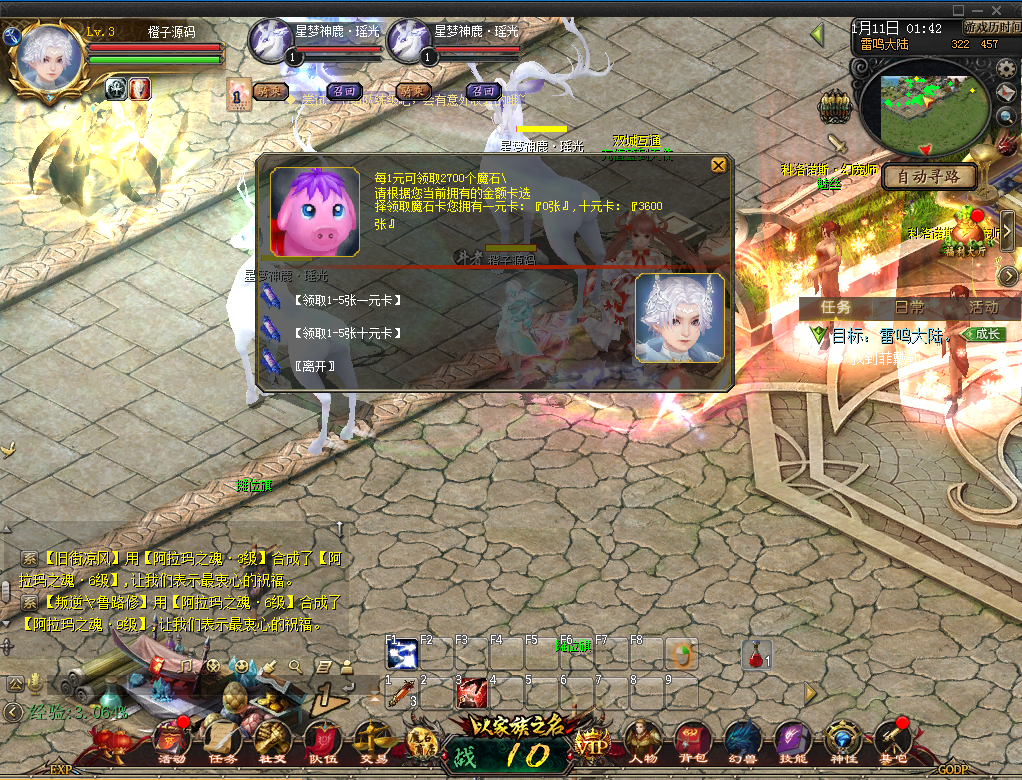
Task: Select the 离开 option to leave
Action: point(314,365)
